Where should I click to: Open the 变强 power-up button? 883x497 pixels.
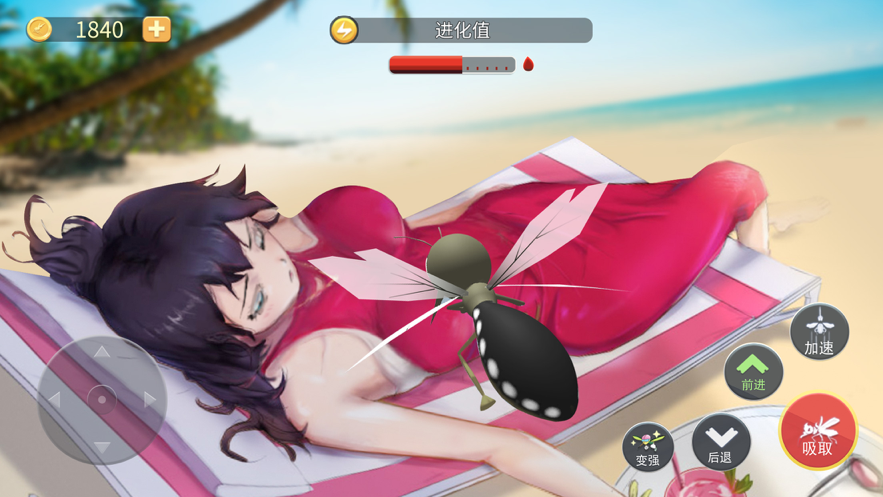click(x=648, y=446)
